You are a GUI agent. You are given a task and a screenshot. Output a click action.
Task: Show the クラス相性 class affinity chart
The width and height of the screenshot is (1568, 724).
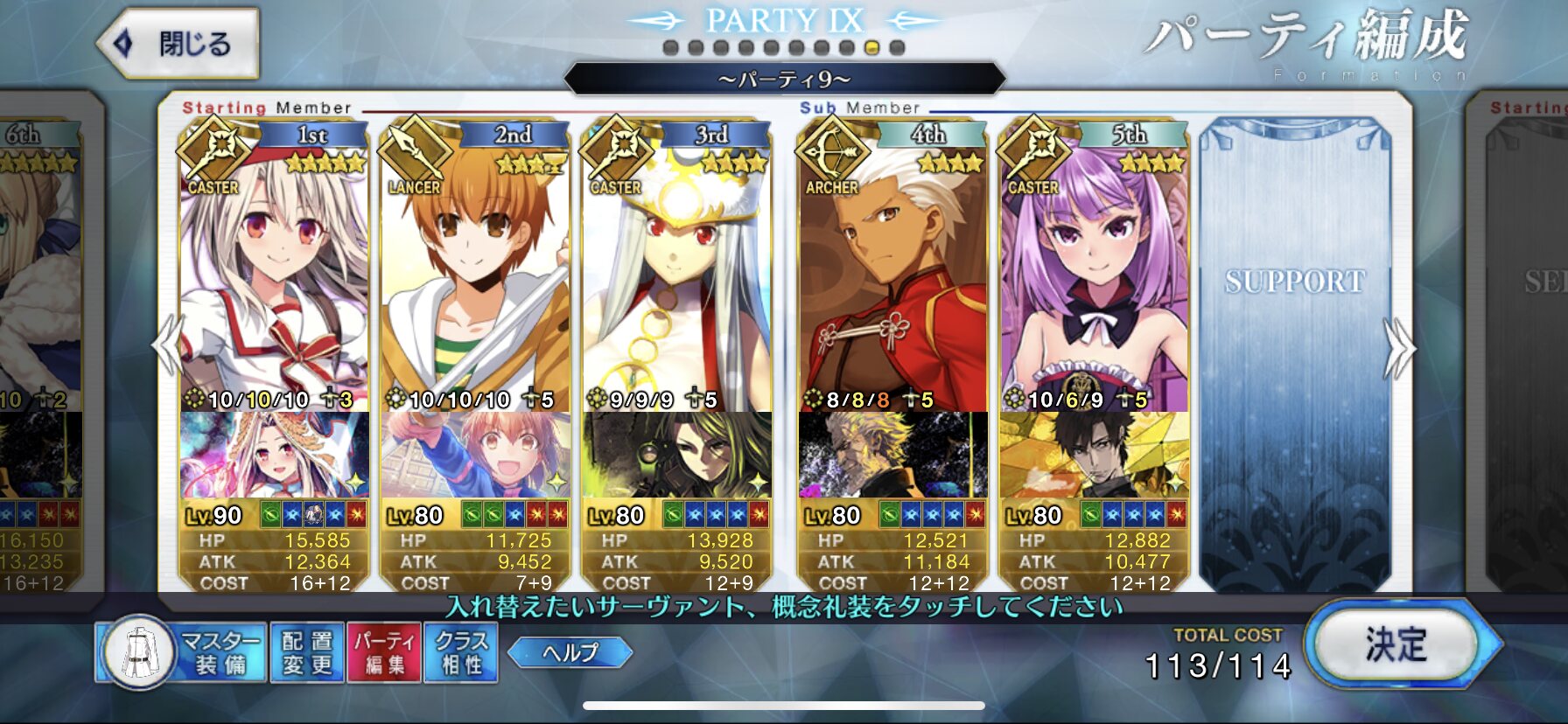pyautogui.click(x=461, y=652)
